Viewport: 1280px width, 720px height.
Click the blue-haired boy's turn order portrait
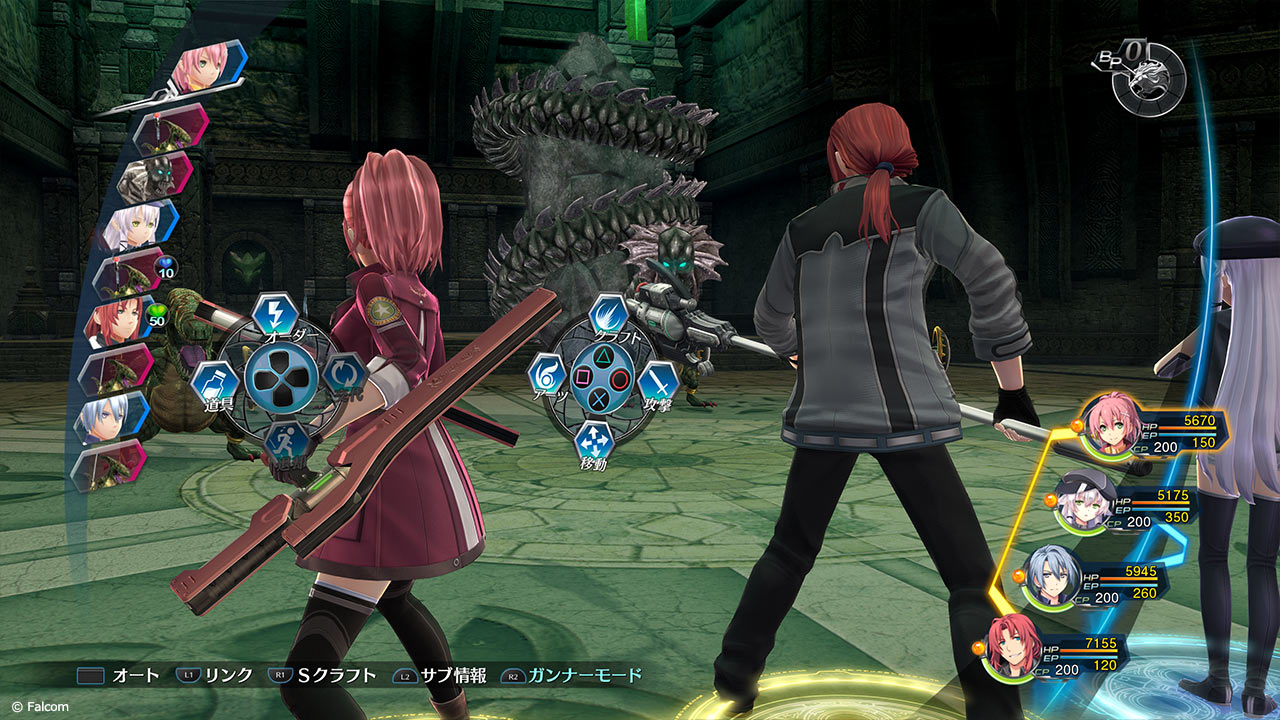click(x=112, y=415)
